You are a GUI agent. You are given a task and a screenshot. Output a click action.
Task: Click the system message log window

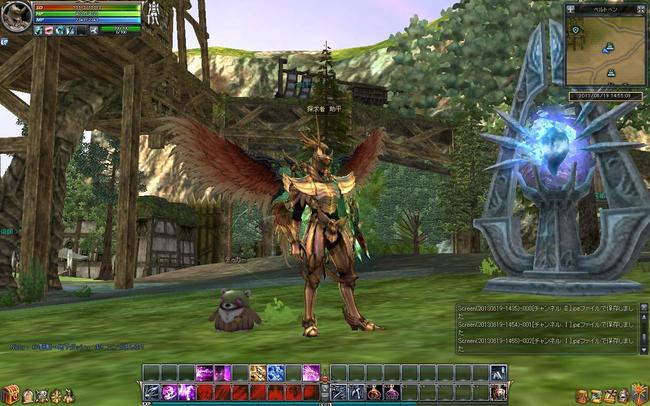(546, 329)
